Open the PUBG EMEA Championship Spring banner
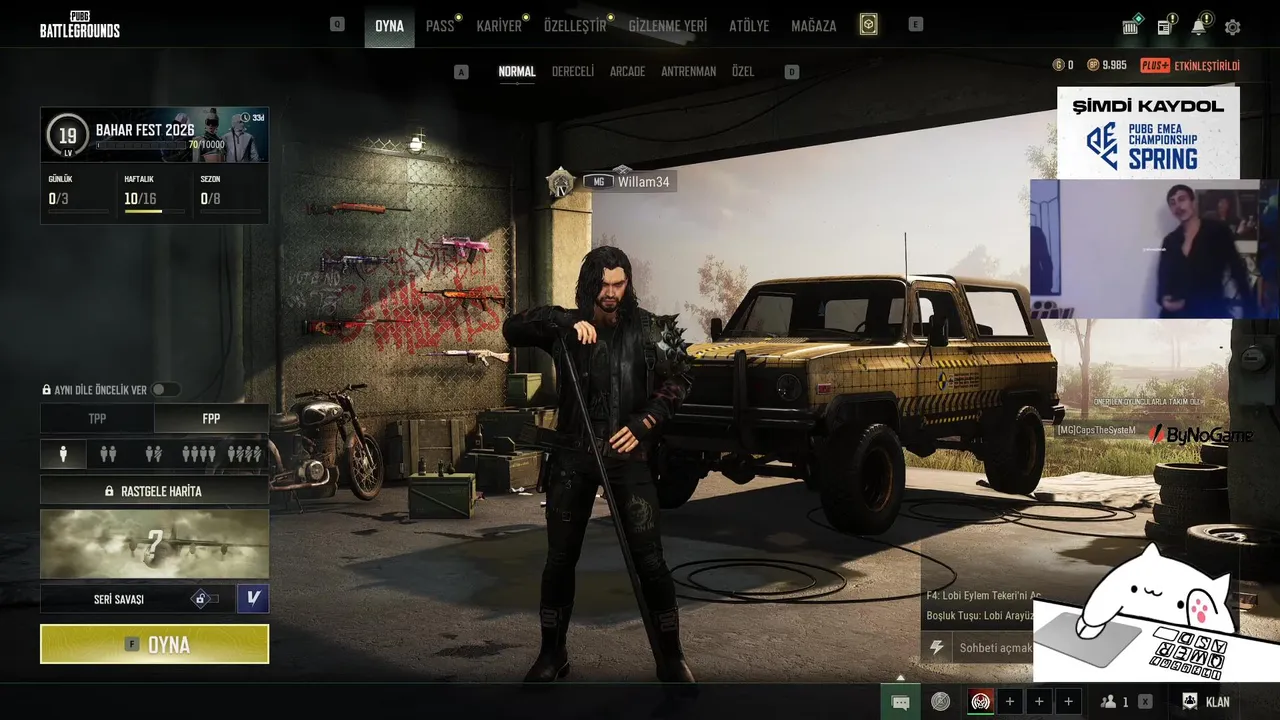The image size is (1280, 720). (1148, 132)
